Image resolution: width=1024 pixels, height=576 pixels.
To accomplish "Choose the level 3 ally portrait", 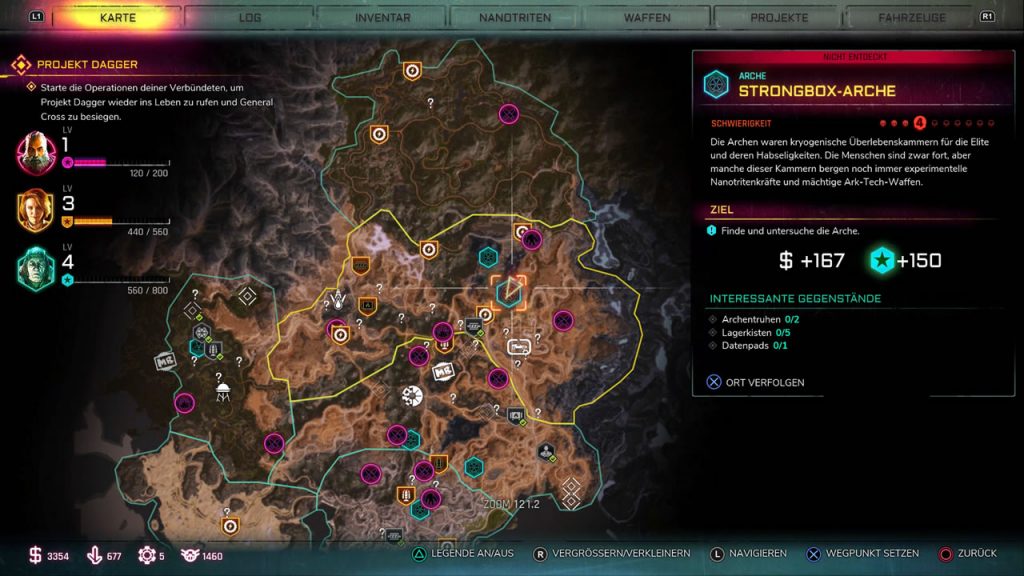I will click(36, 210).
